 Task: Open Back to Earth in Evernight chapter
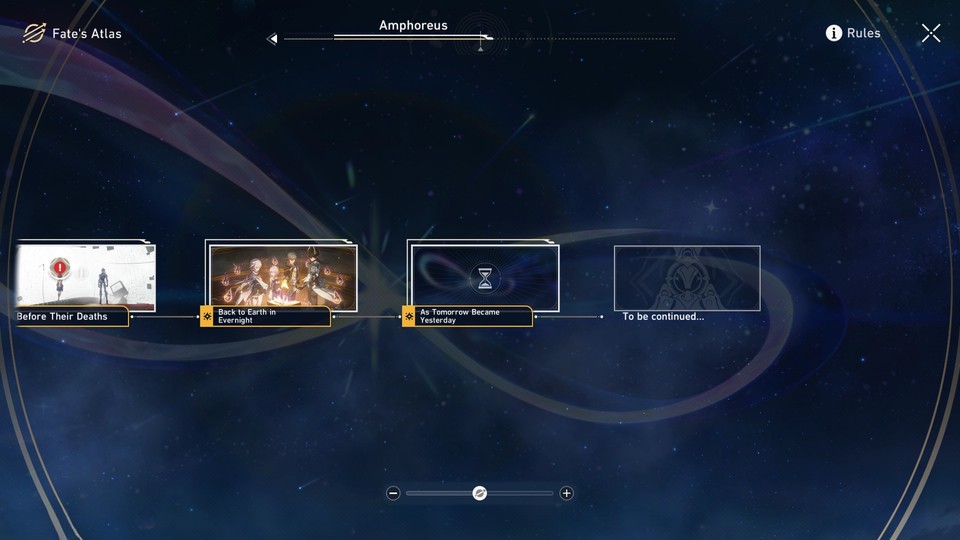[x=281, y=276]
